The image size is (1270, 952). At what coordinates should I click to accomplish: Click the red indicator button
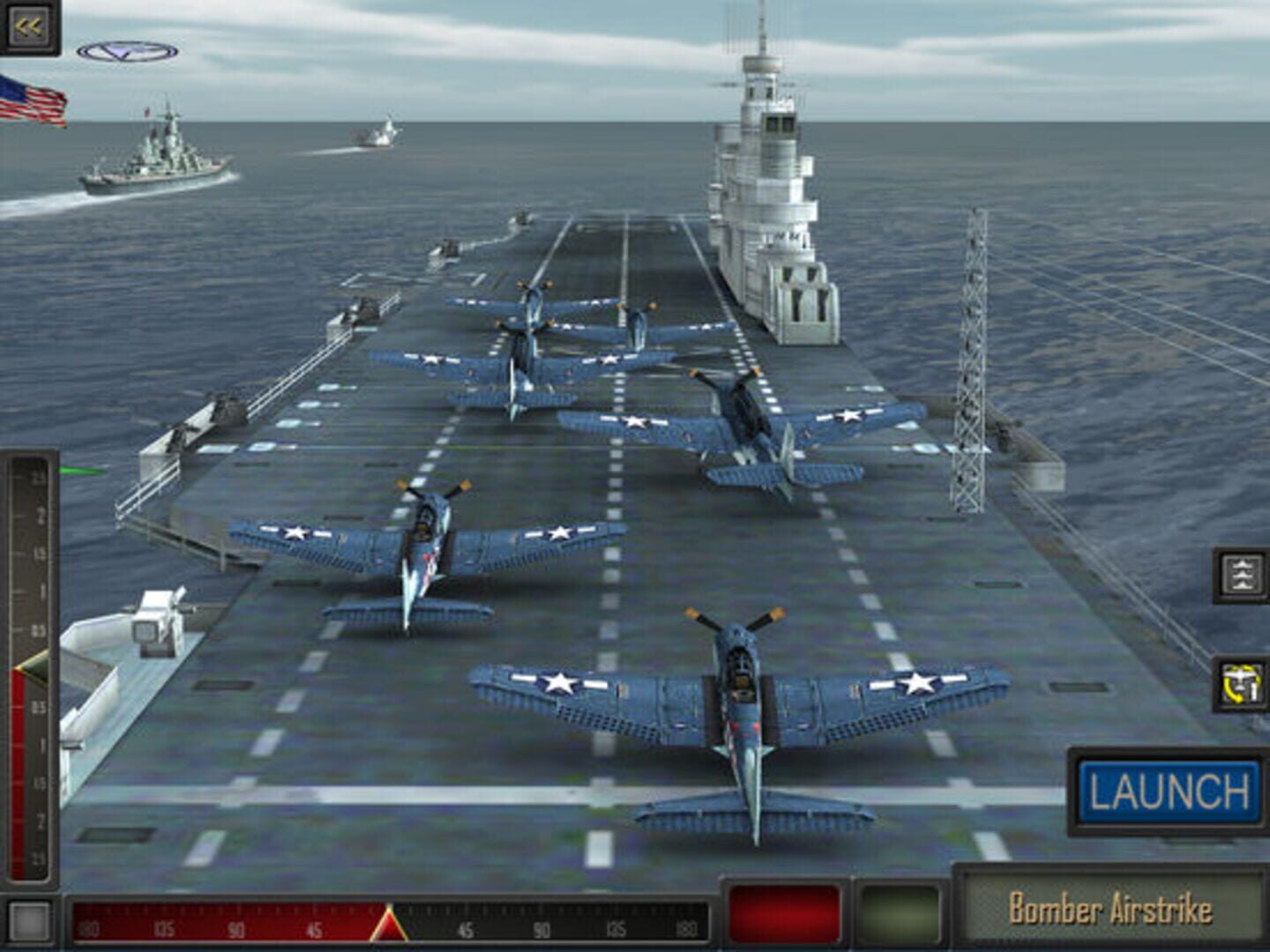point(784,915)
